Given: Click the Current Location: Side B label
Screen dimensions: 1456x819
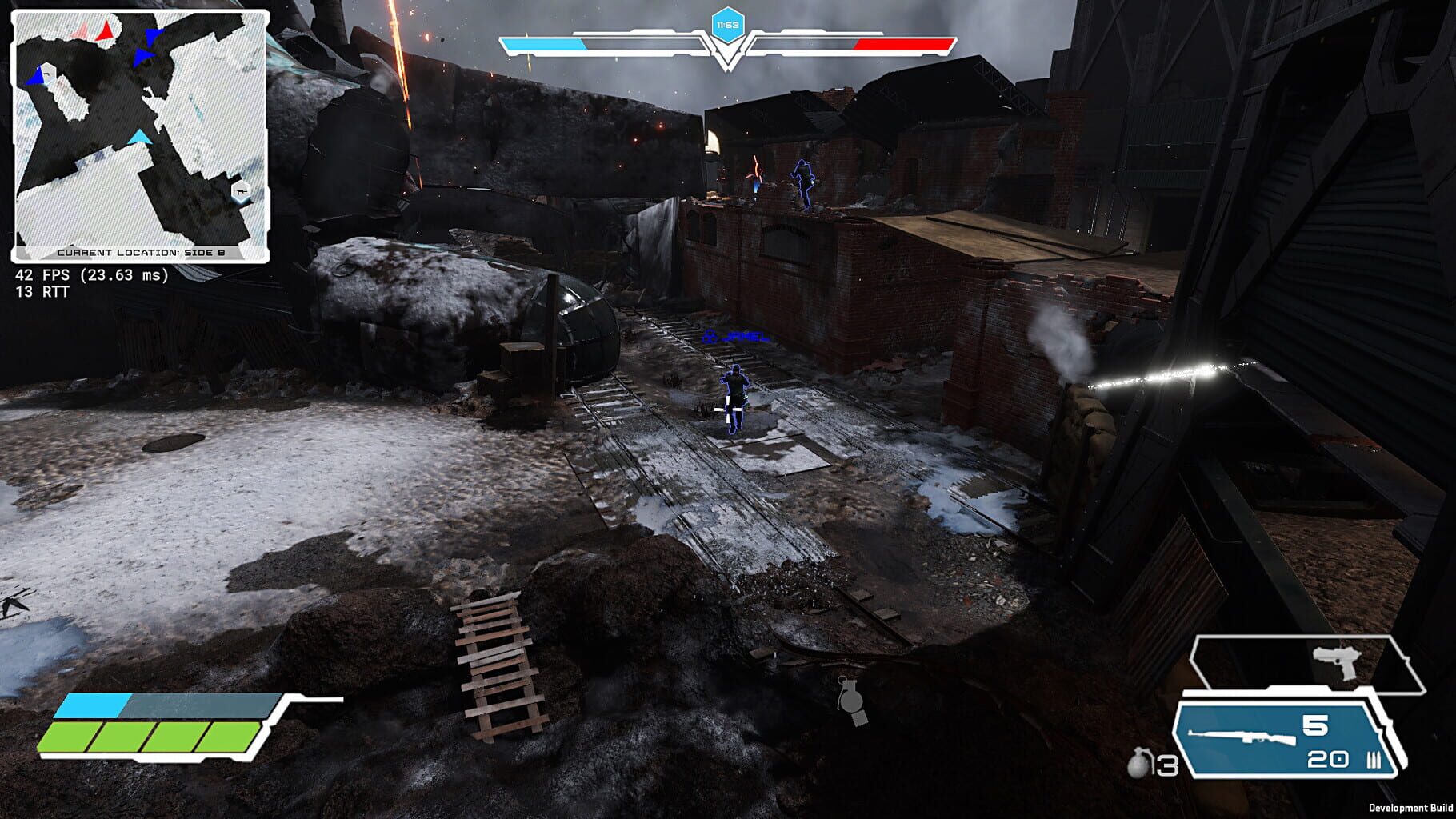Looking at the screenshot, I should (143, 252).
